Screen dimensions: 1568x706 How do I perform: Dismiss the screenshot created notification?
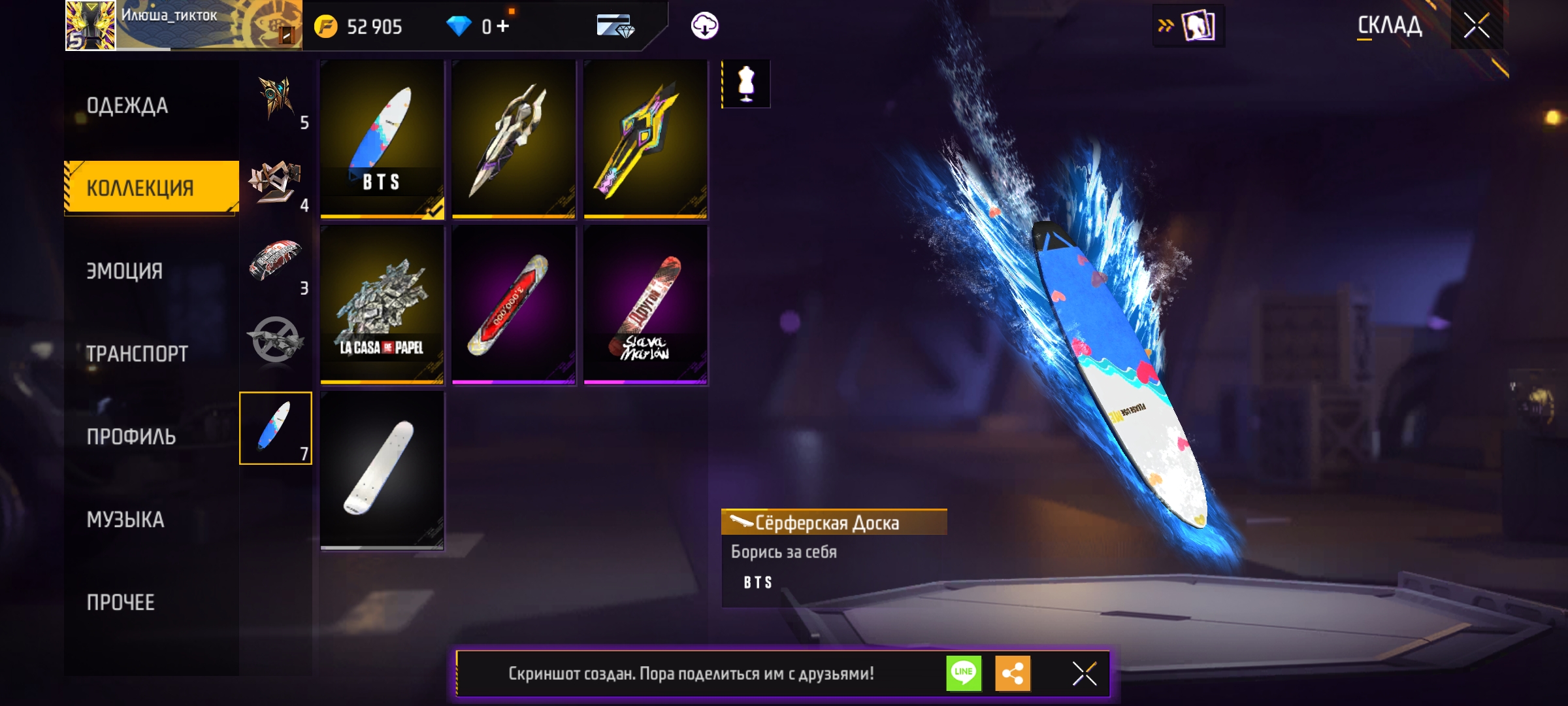click(x=1085, y=673)
